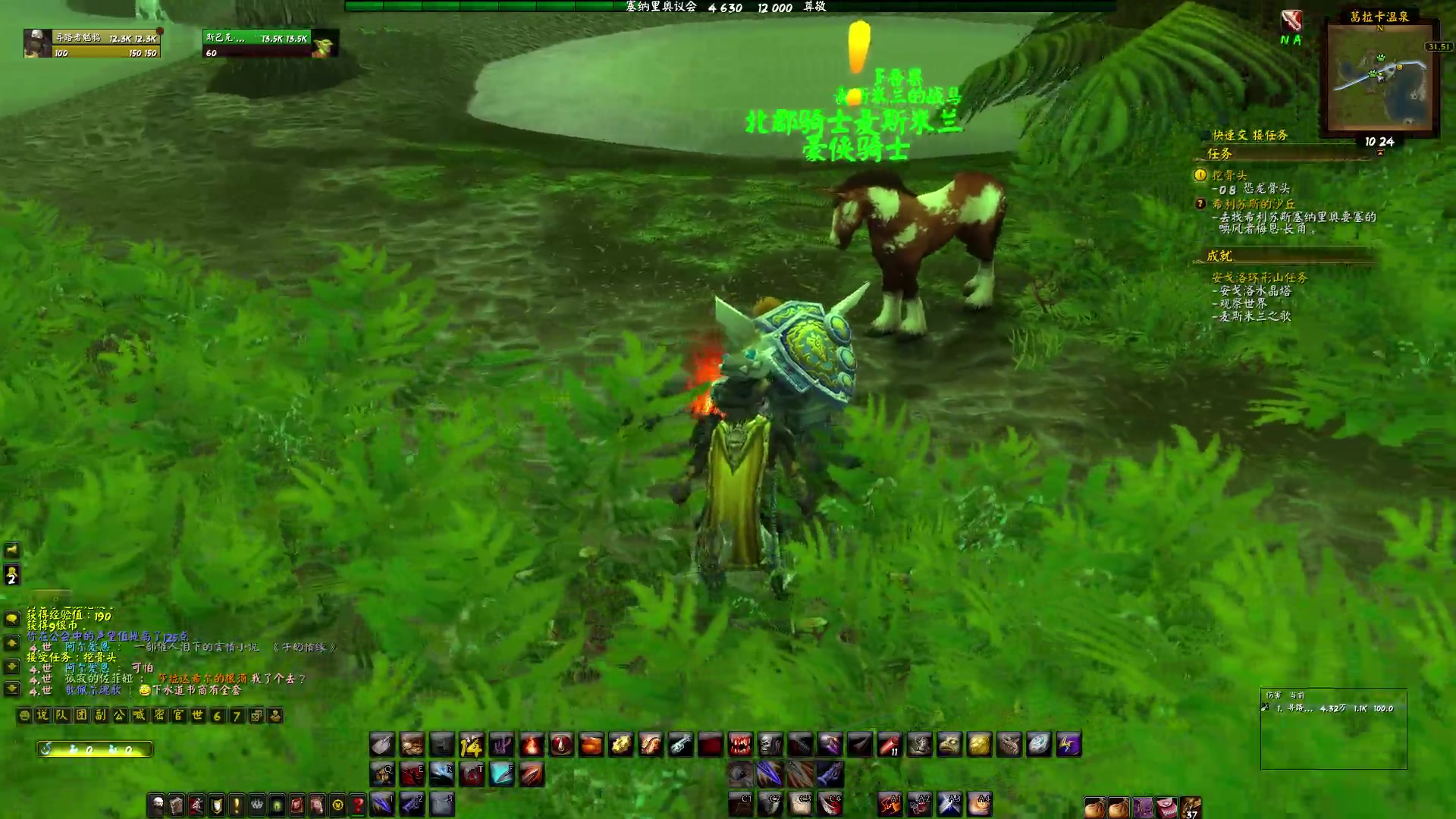Click the melee weapon buff icon

click(1291, 21)
